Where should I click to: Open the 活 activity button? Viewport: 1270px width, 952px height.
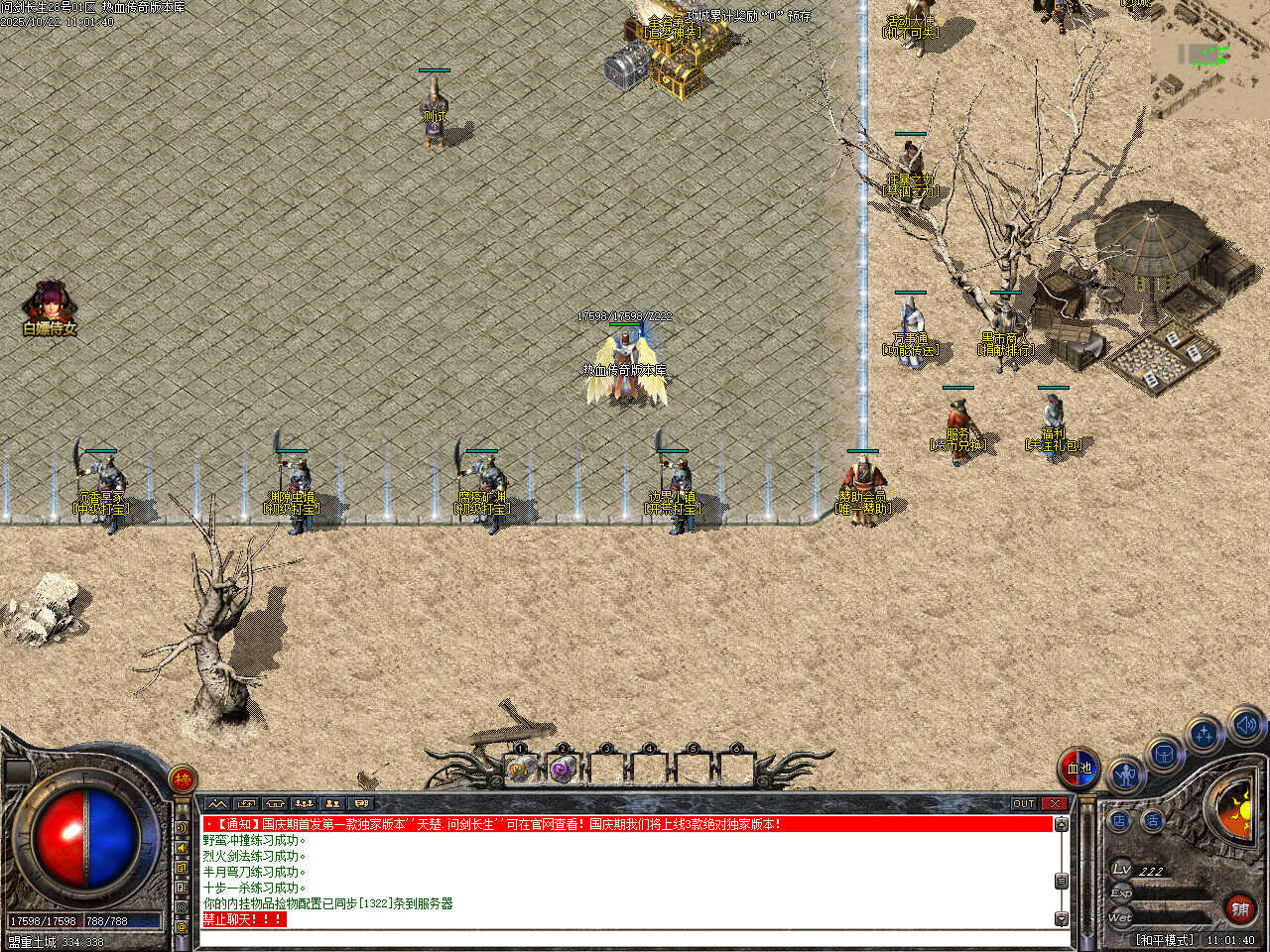click(x=1153, y=820)
